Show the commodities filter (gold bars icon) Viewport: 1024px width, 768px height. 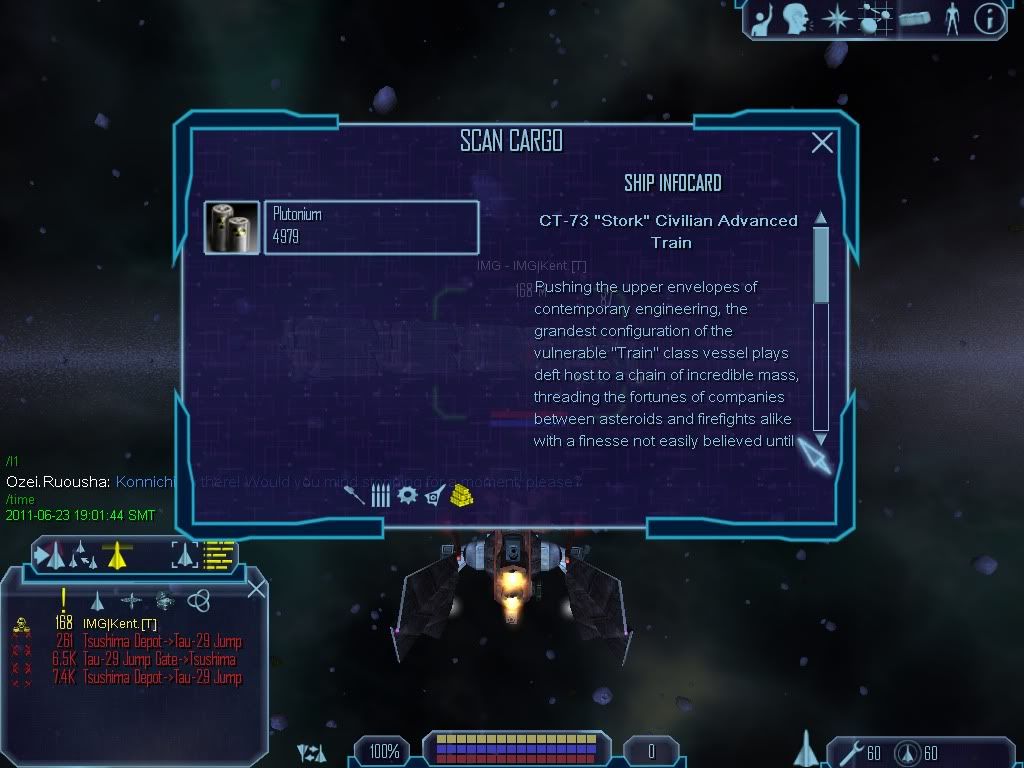click(461, 494)
